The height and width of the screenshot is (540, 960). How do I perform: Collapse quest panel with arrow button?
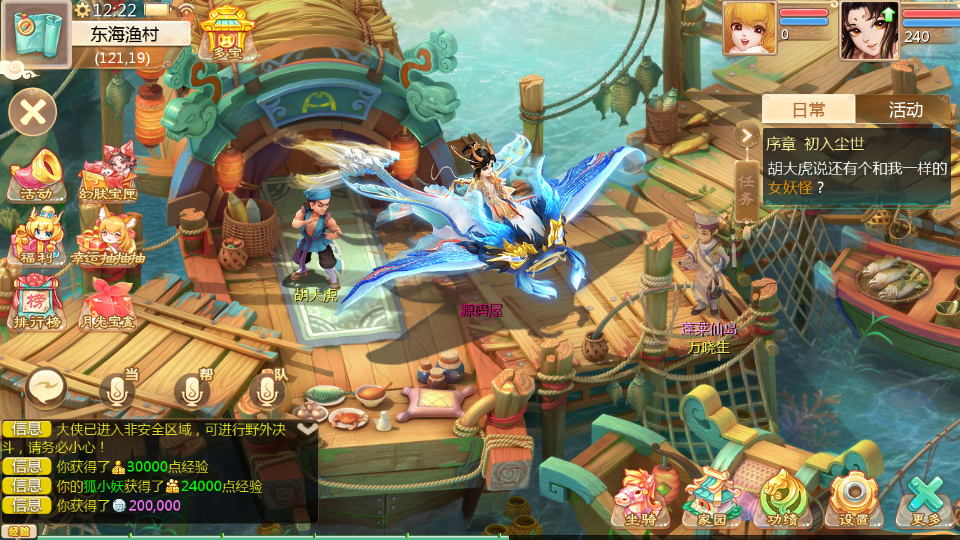pos(746,134)
